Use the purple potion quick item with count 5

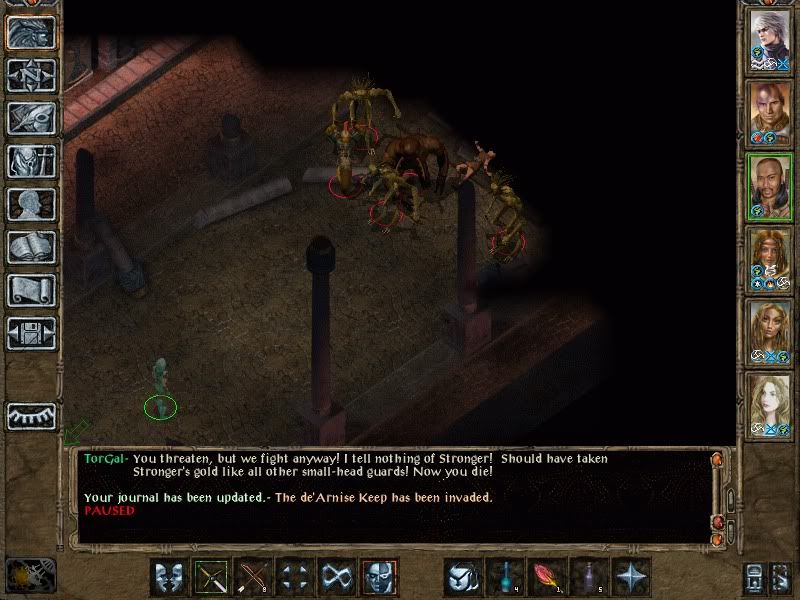[x=589, y=577]
